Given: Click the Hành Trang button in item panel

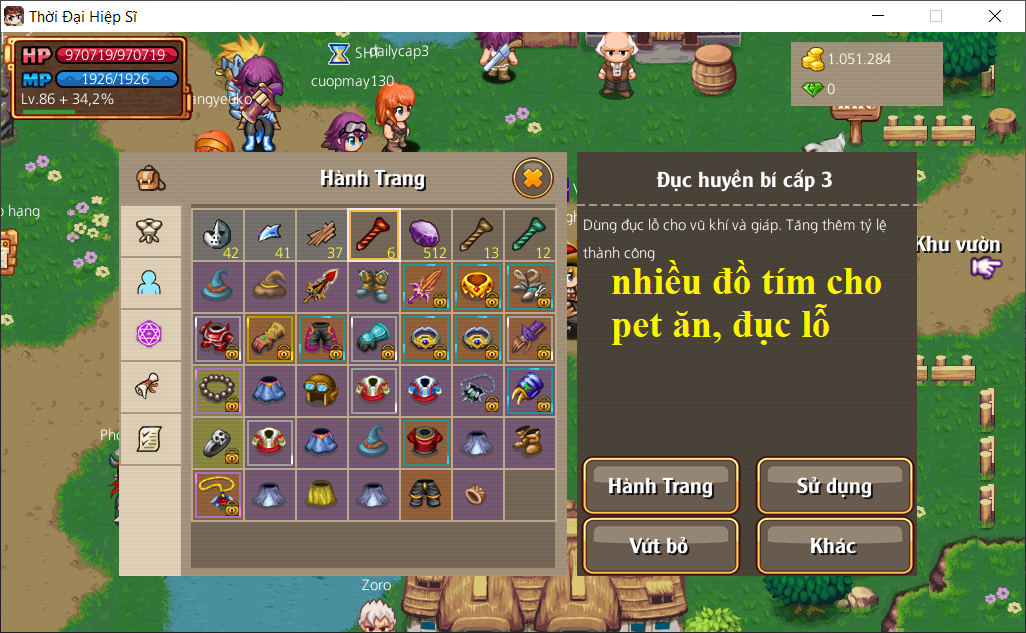Looking at the screenshot, I should pyautogui.click(x=661, y=487).
